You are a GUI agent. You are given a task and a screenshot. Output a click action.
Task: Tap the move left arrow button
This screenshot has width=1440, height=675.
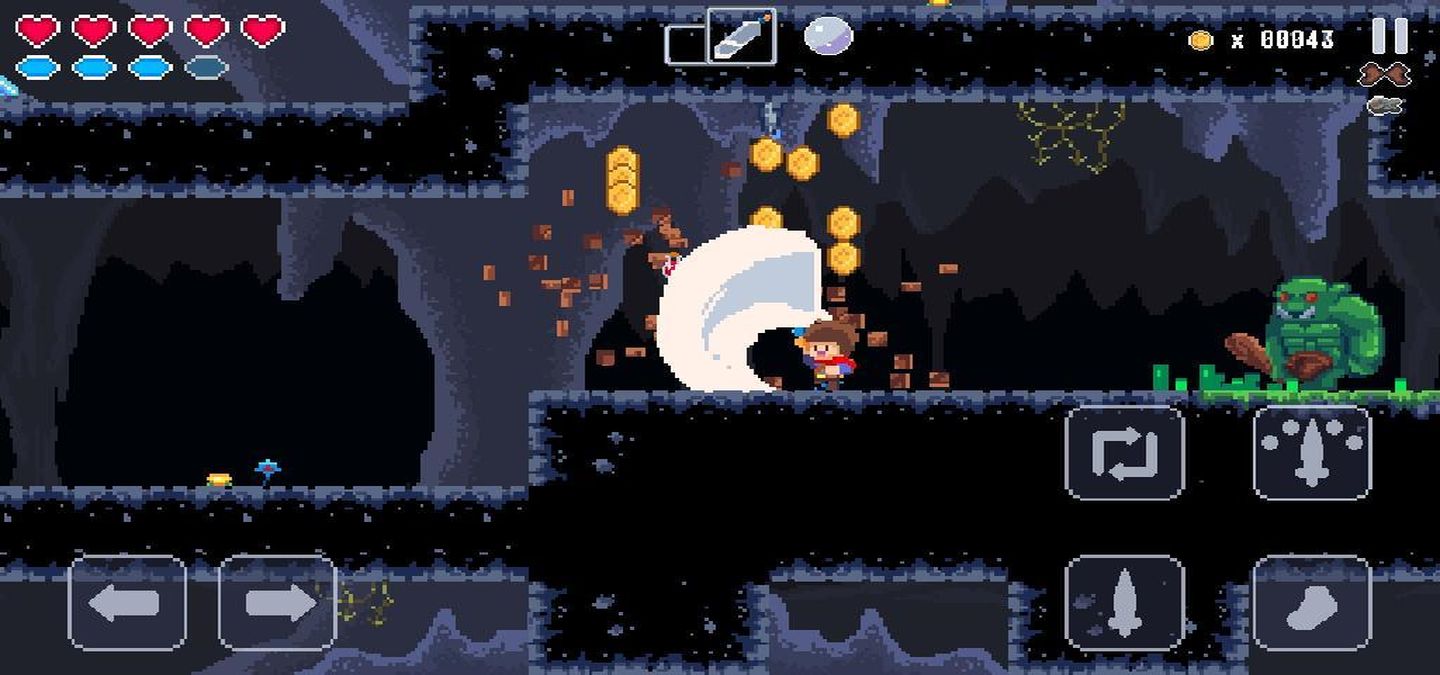(x=127, y=603)
